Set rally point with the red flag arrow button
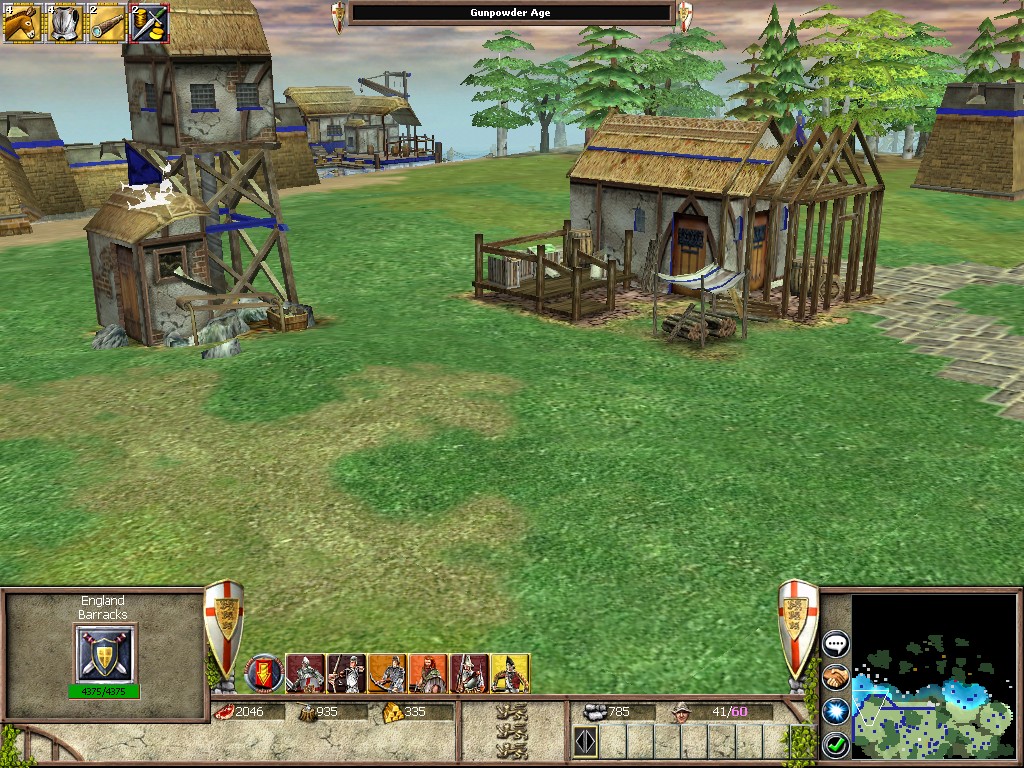 (265, 673)
